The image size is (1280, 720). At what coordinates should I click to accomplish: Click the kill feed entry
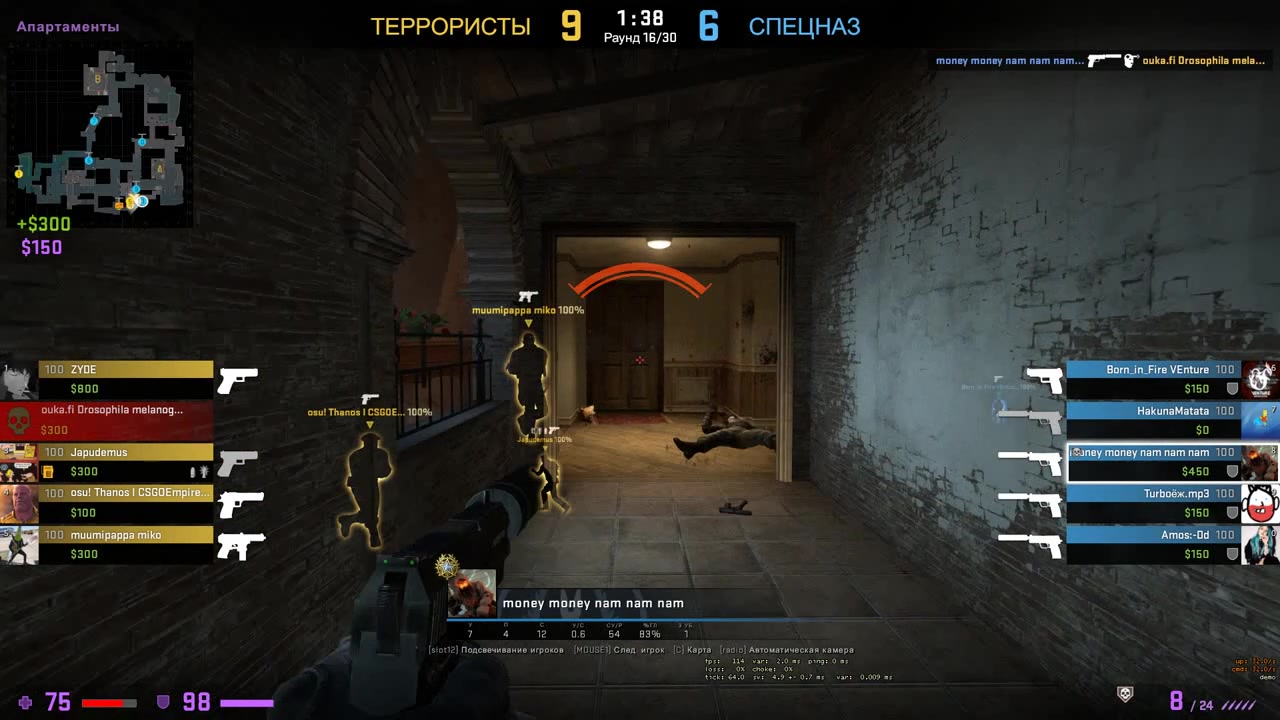(1100, 61)
